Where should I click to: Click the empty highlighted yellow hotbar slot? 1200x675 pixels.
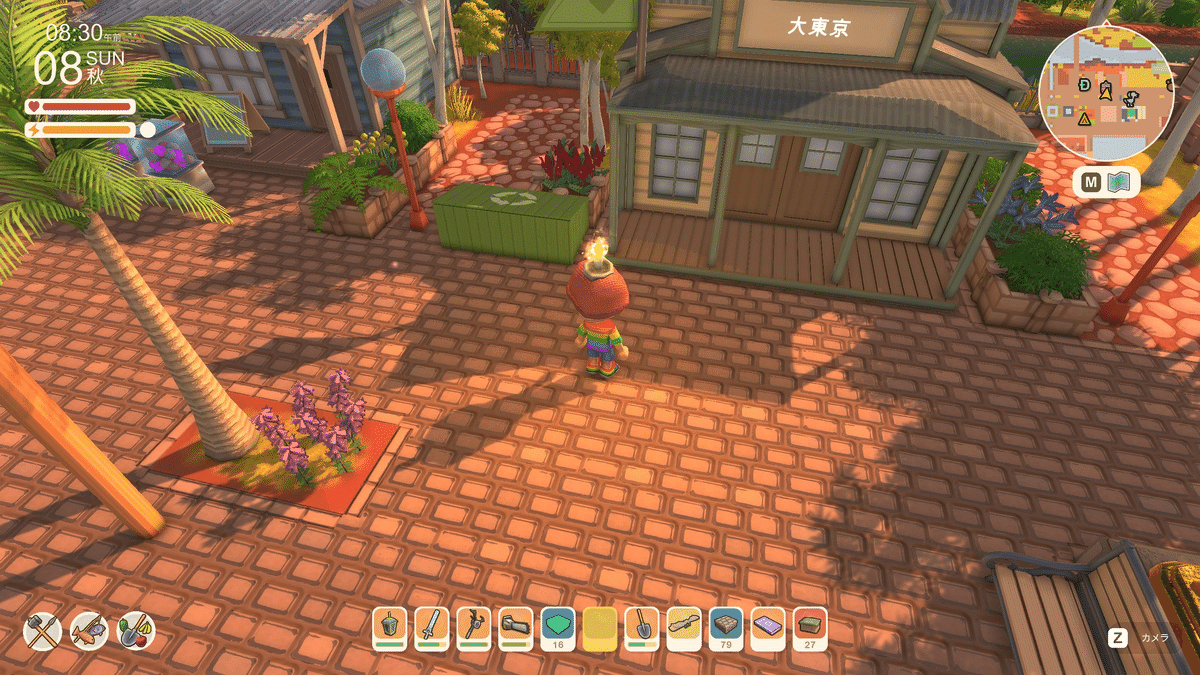point(600,626)
